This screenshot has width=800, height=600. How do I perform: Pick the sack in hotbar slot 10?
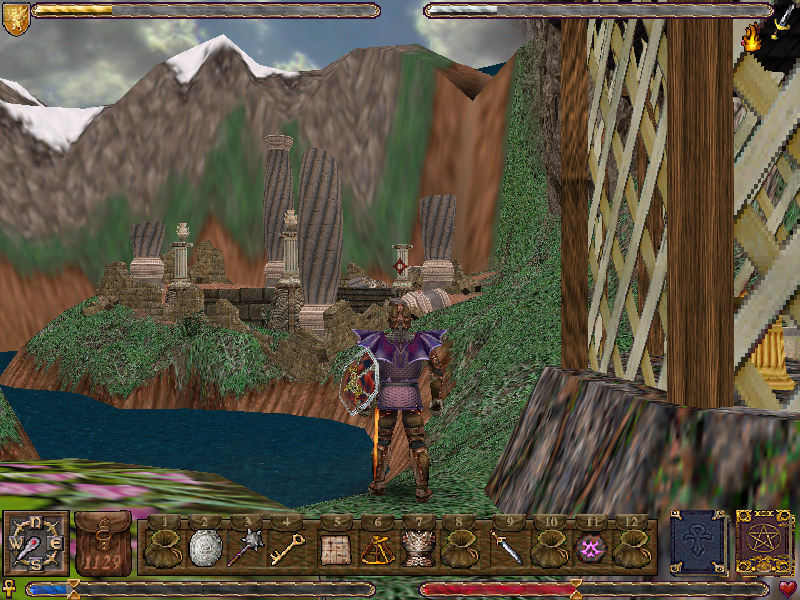548,548
